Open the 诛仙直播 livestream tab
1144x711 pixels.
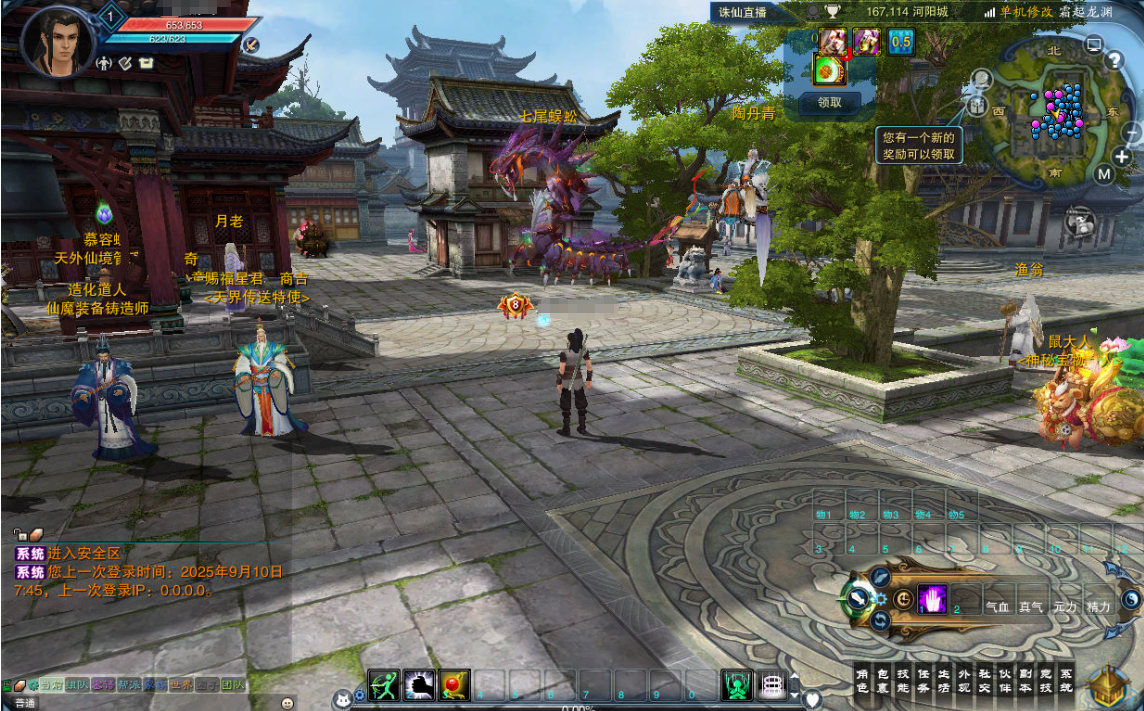(x=742, y=12)
